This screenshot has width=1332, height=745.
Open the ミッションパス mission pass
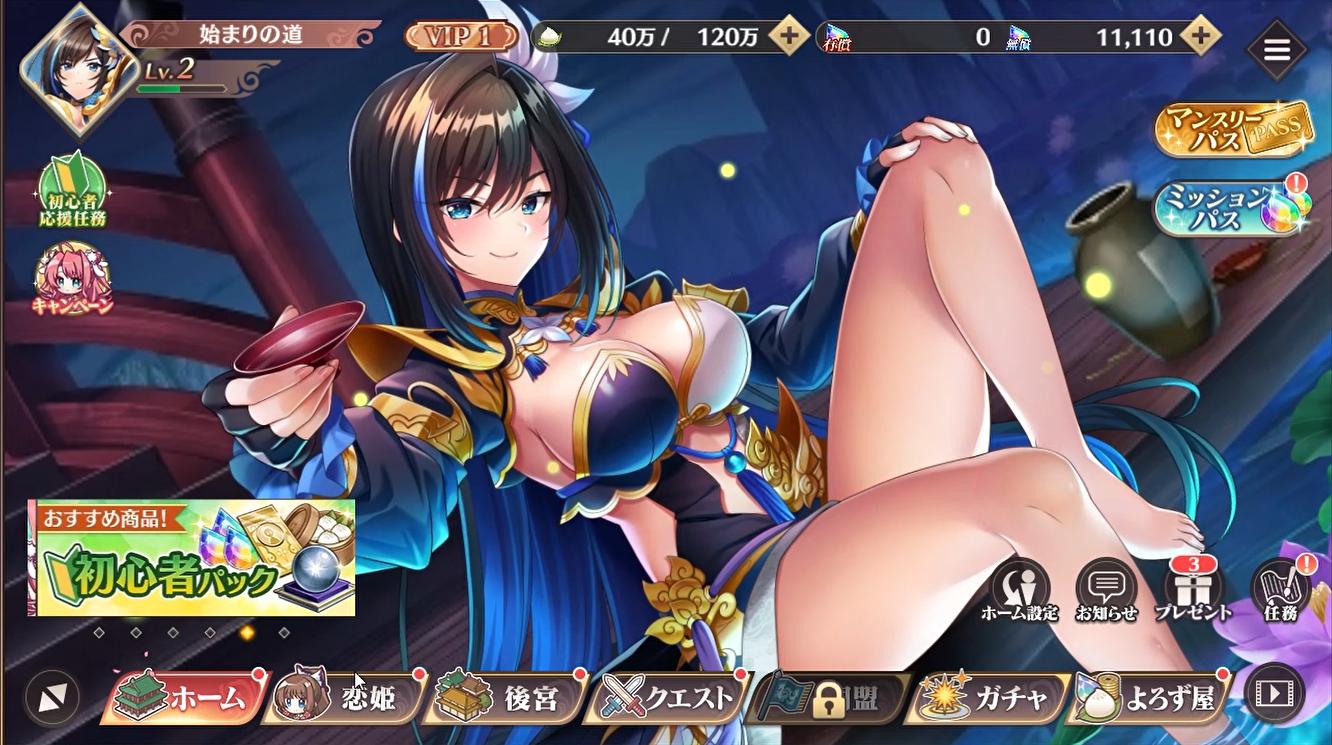pyautogui.click(x=1234, y=210)
